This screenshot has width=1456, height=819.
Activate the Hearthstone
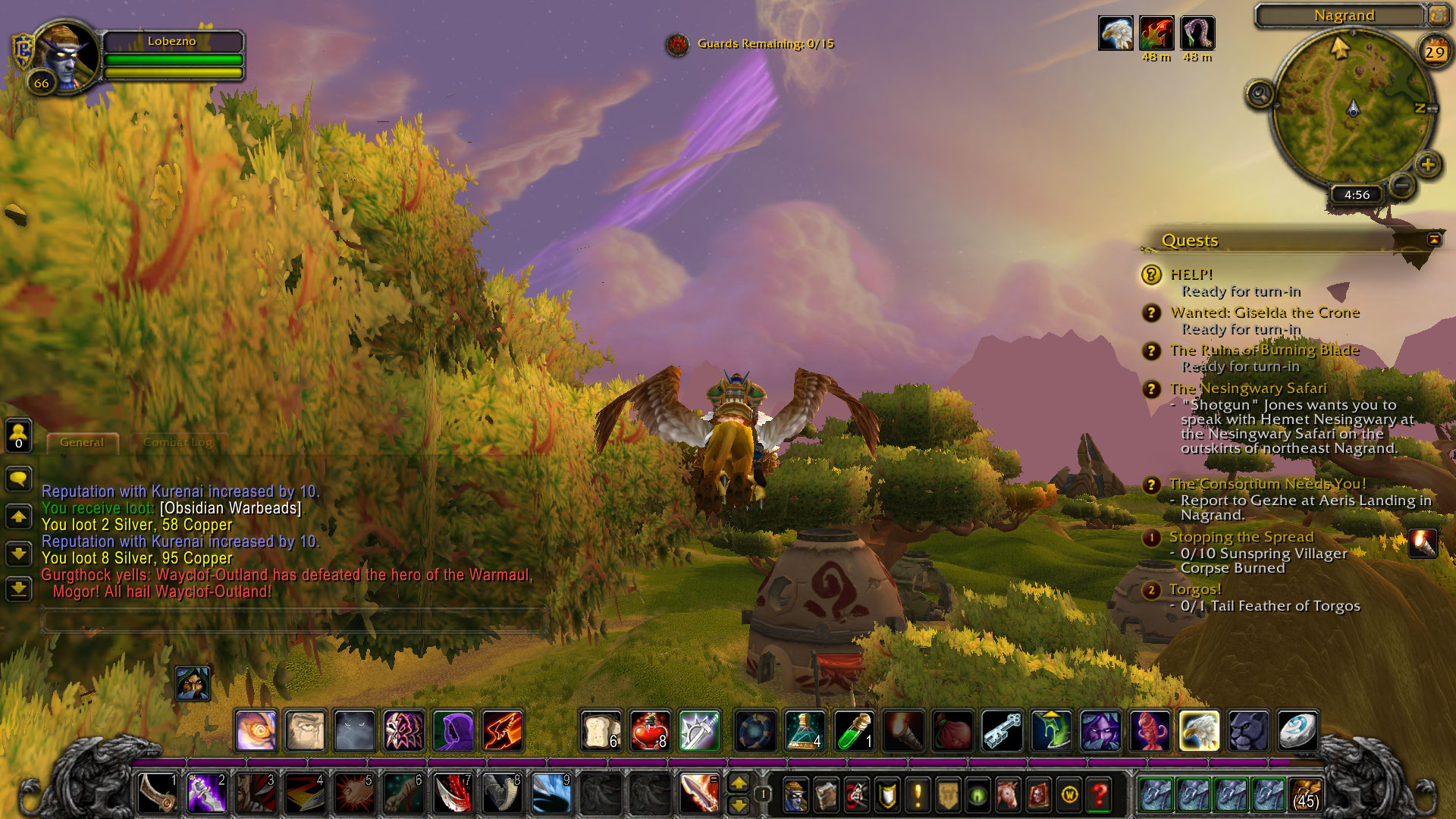(x=1297, y=730)
